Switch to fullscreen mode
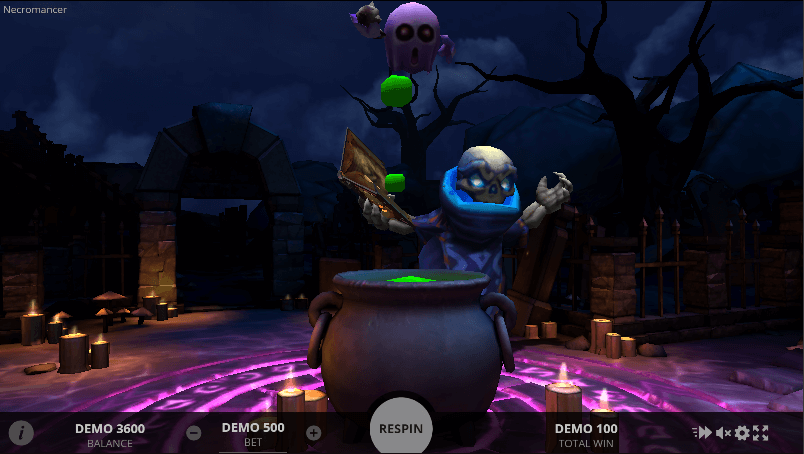 pos(761,433)
